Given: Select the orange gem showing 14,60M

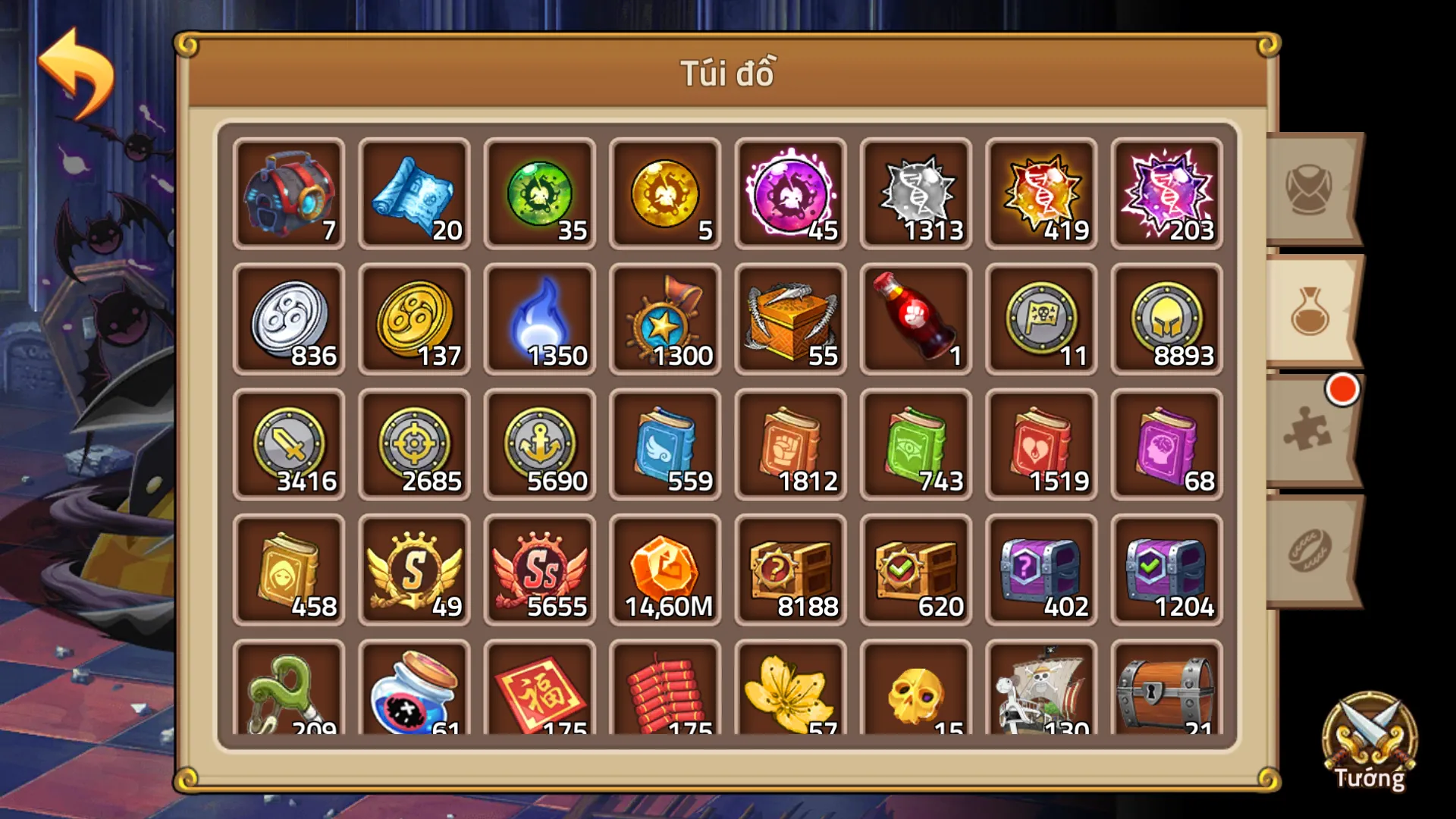Looking at the screenshot, I should (x=664, y=570).
